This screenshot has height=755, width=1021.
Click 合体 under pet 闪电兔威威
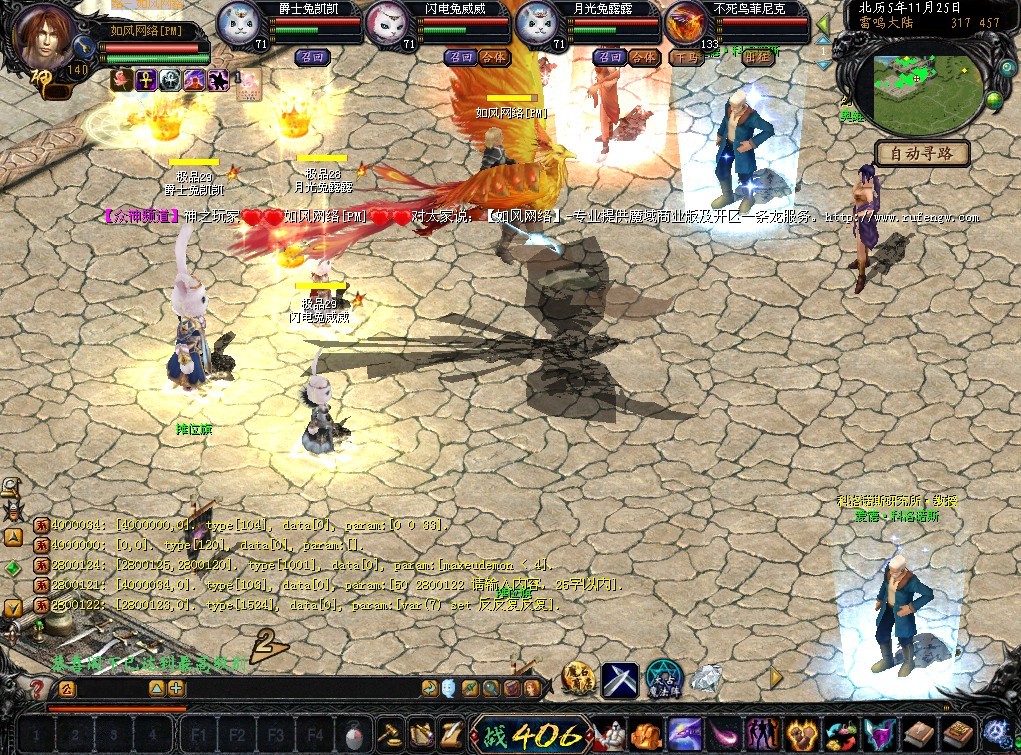pos(492,57)
